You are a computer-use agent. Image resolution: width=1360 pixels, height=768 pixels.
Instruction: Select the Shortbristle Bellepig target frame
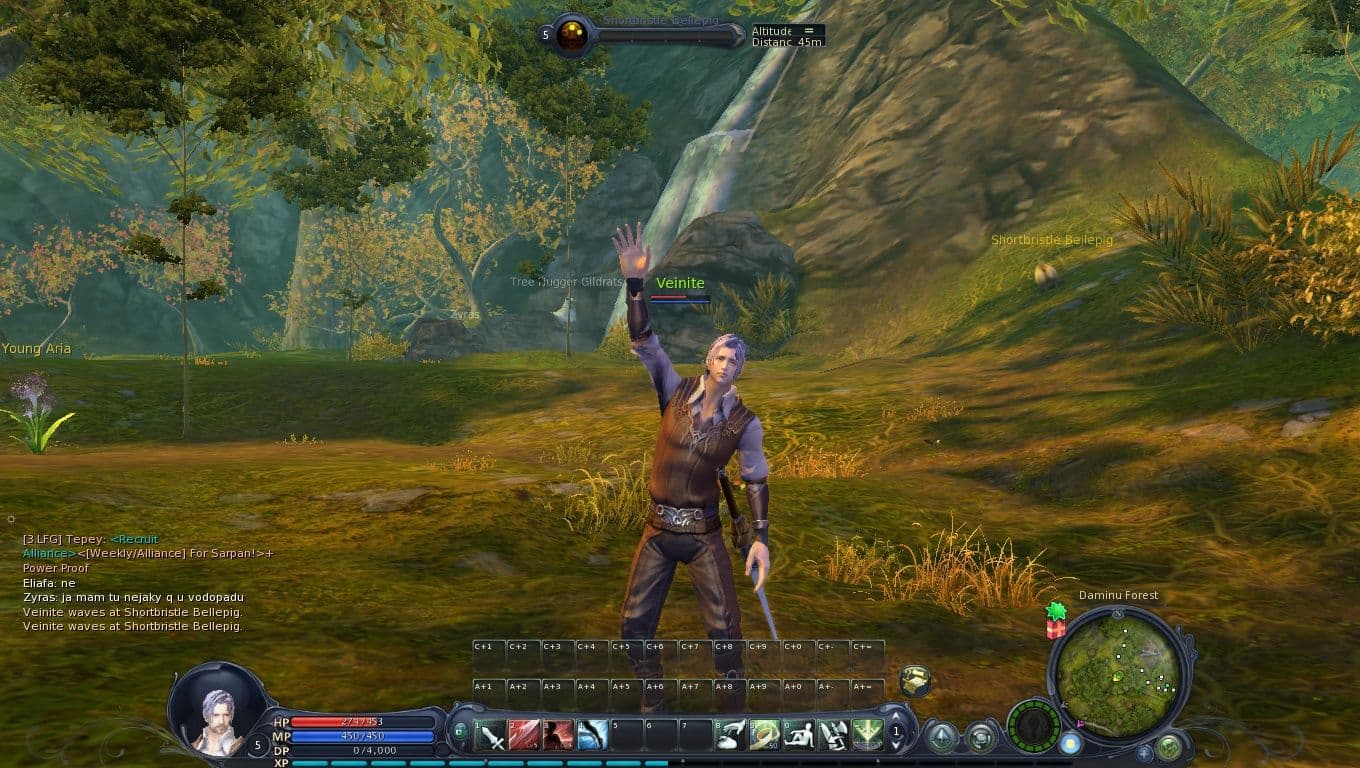click(x=573, y=35)
